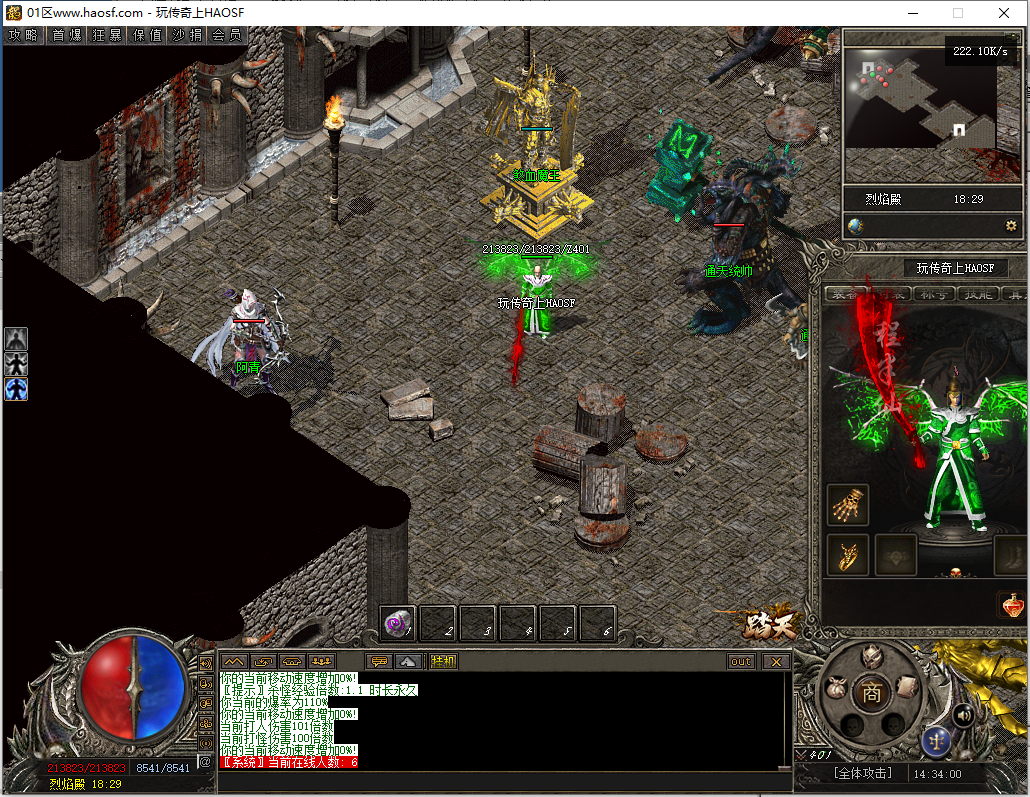Switch to the 称号 title tab

click(x=934, y=294)
